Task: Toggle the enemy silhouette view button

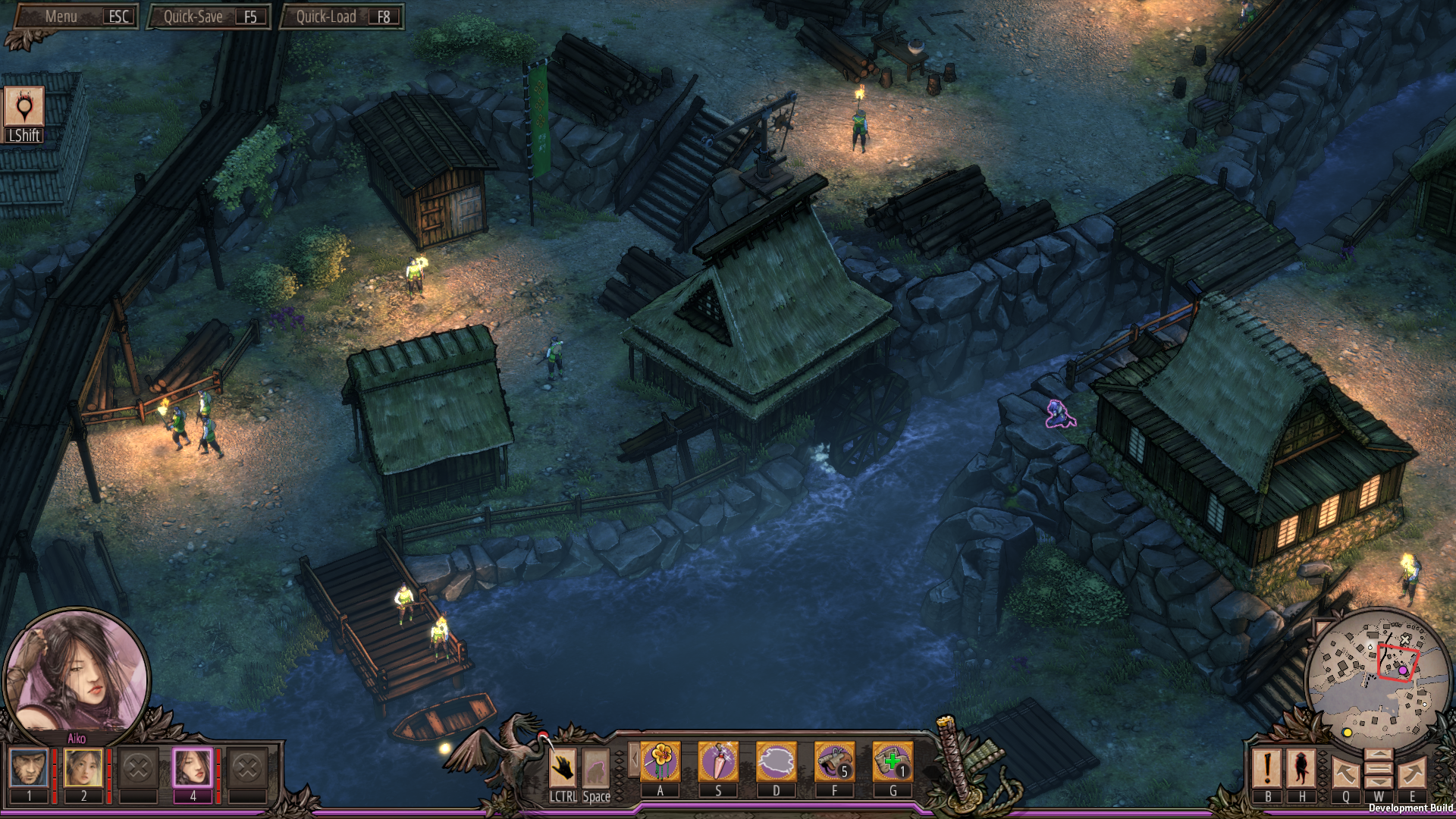Action: (x=1302, y=767)
